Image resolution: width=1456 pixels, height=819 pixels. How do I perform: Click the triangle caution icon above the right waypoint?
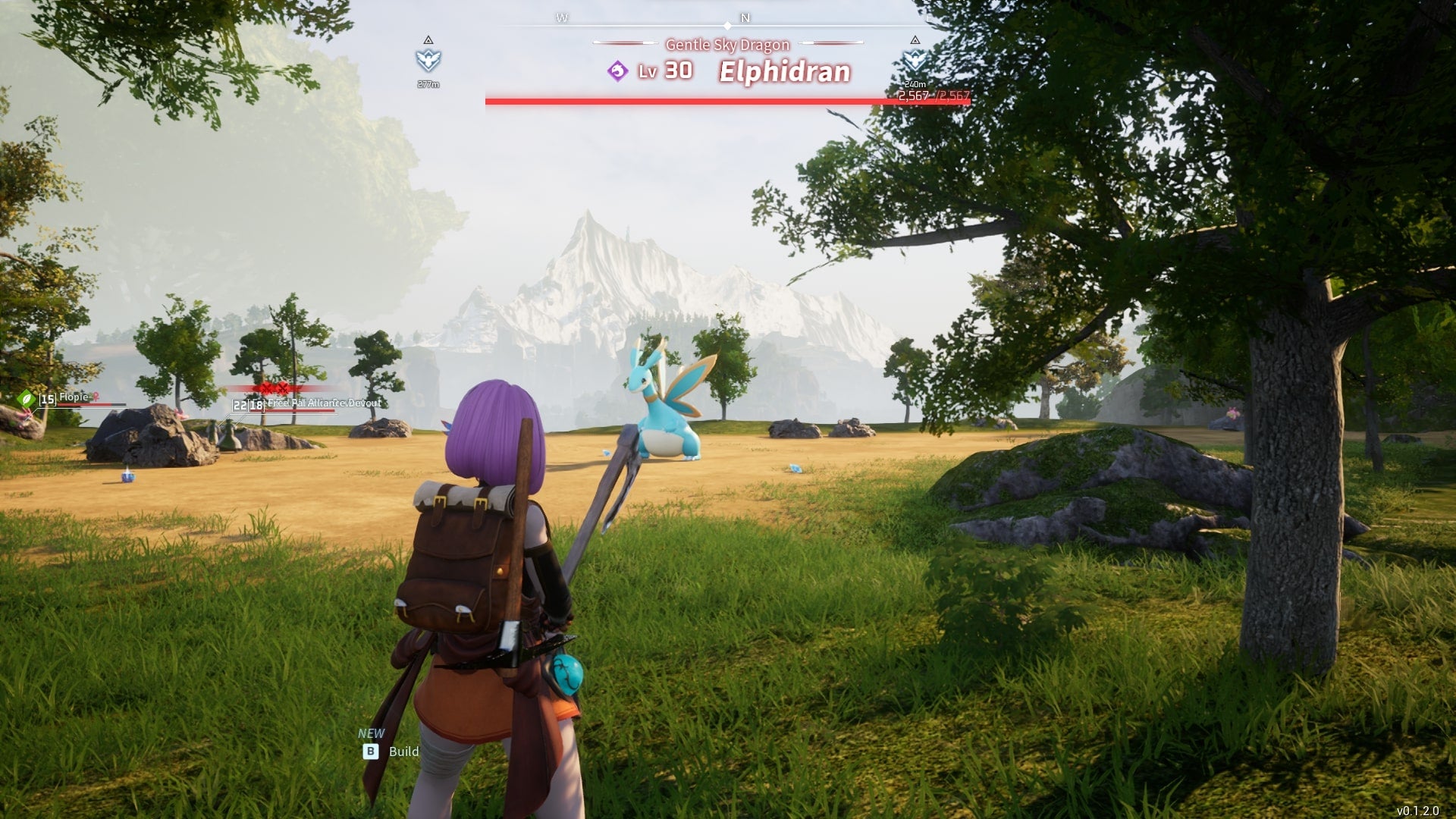point(915,39)
